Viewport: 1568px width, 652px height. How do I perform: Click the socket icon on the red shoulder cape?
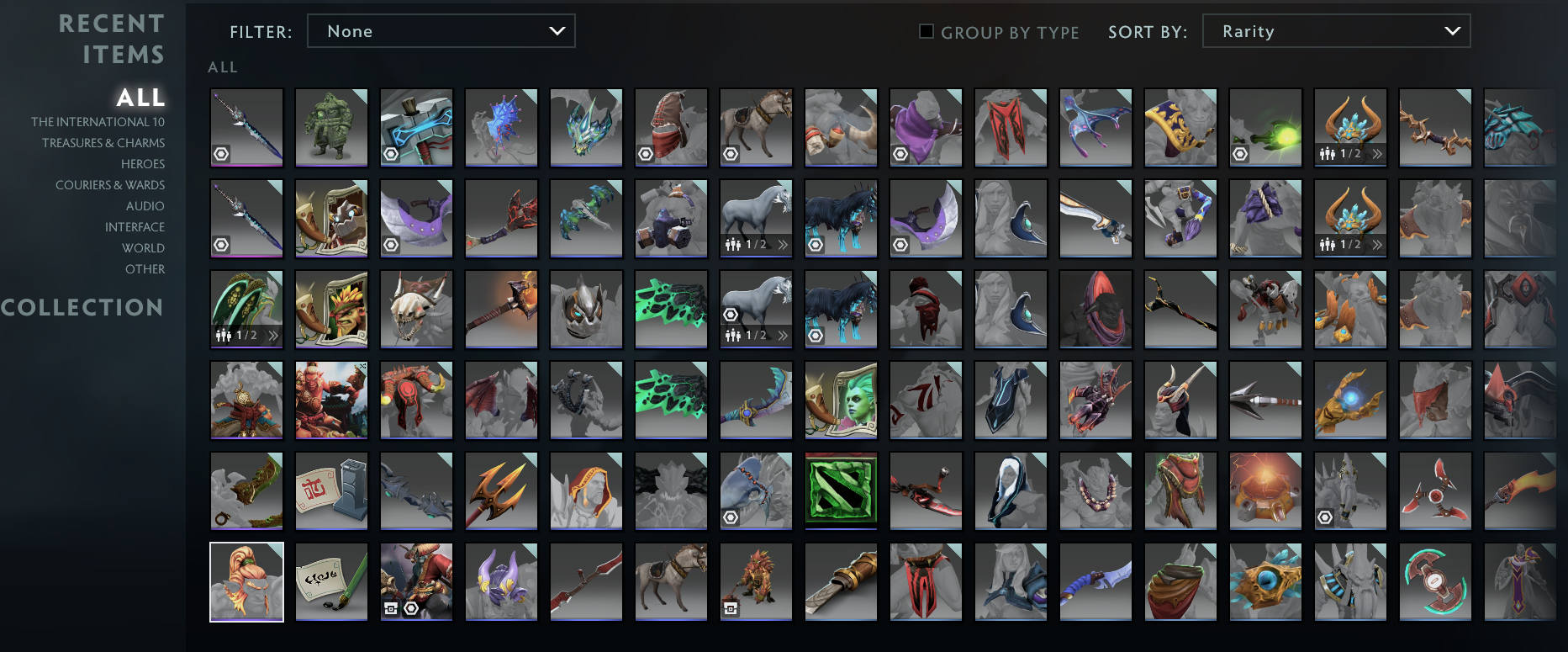[x=647, y=154]
